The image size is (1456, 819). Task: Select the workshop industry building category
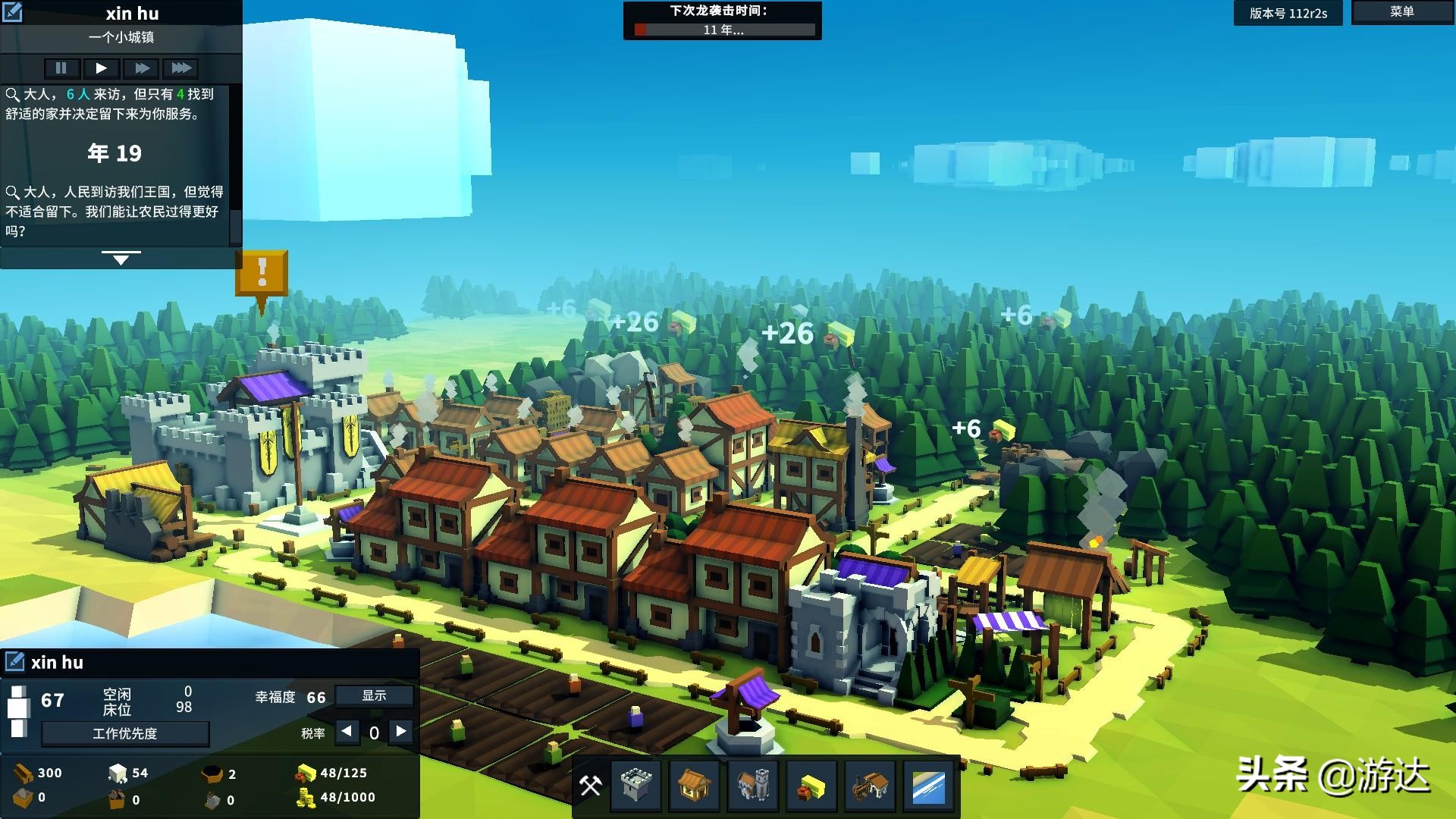point(870,786)
